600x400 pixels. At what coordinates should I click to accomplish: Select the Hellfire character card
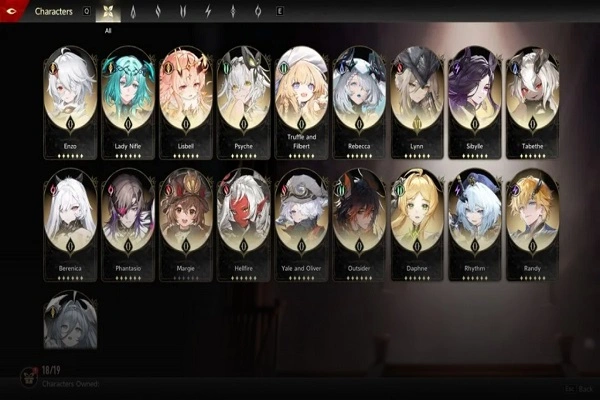coord(244,222)
